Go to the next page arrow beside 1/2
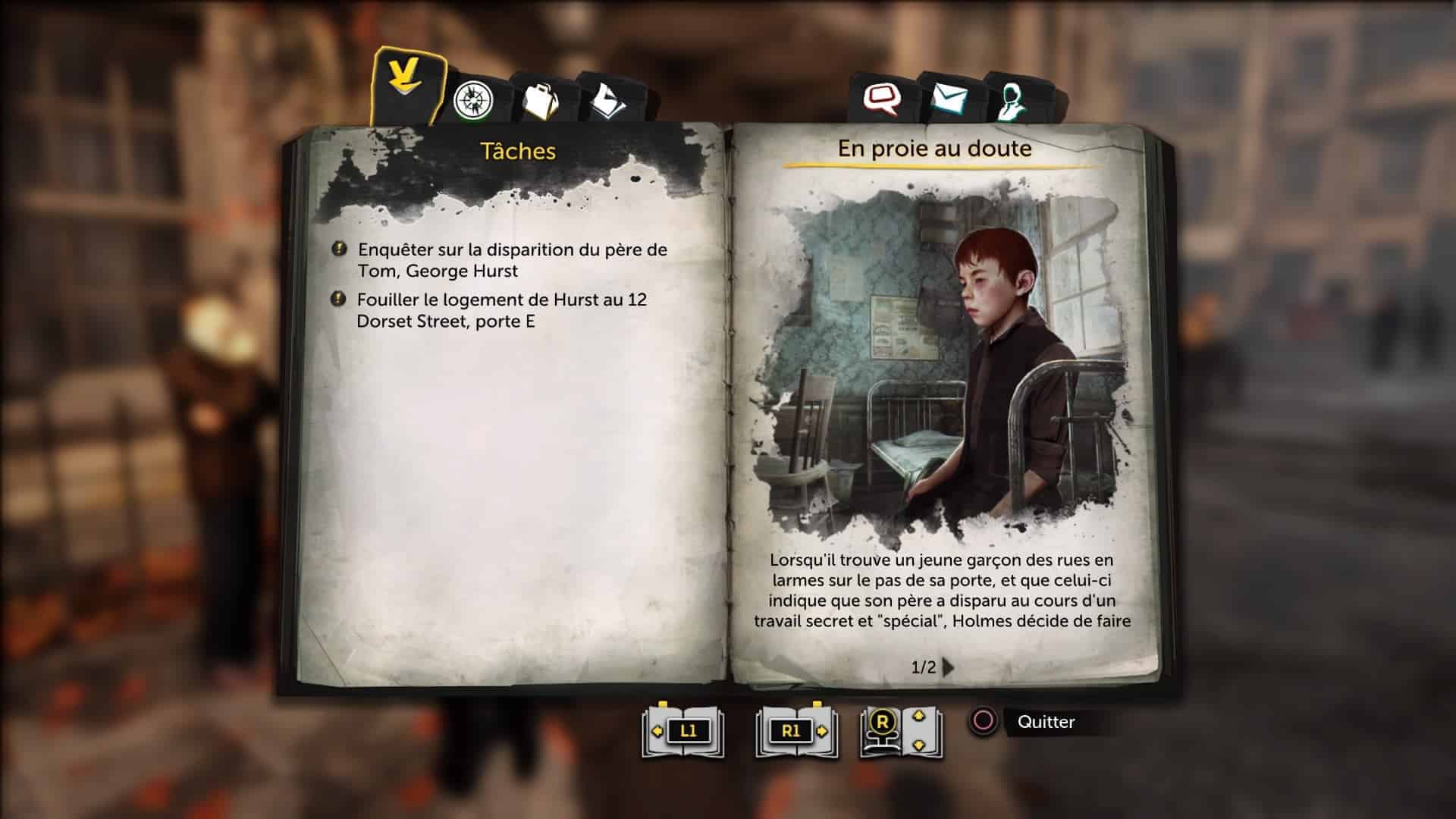The width and height of the screenshot is (1456, 819). pos(949,667)
